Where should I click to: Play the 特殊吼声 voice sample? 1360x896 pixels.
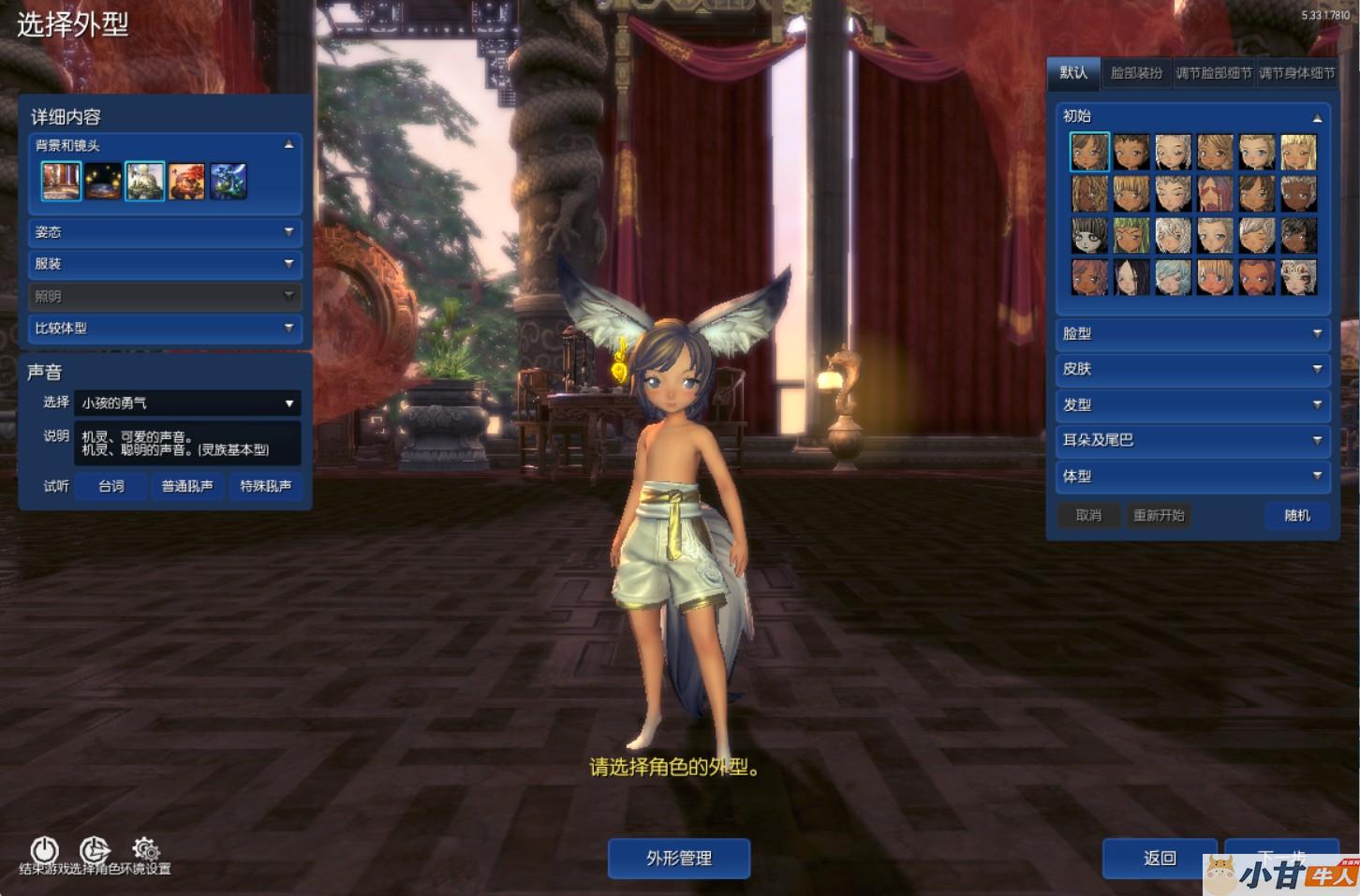(x=265, y=486)
